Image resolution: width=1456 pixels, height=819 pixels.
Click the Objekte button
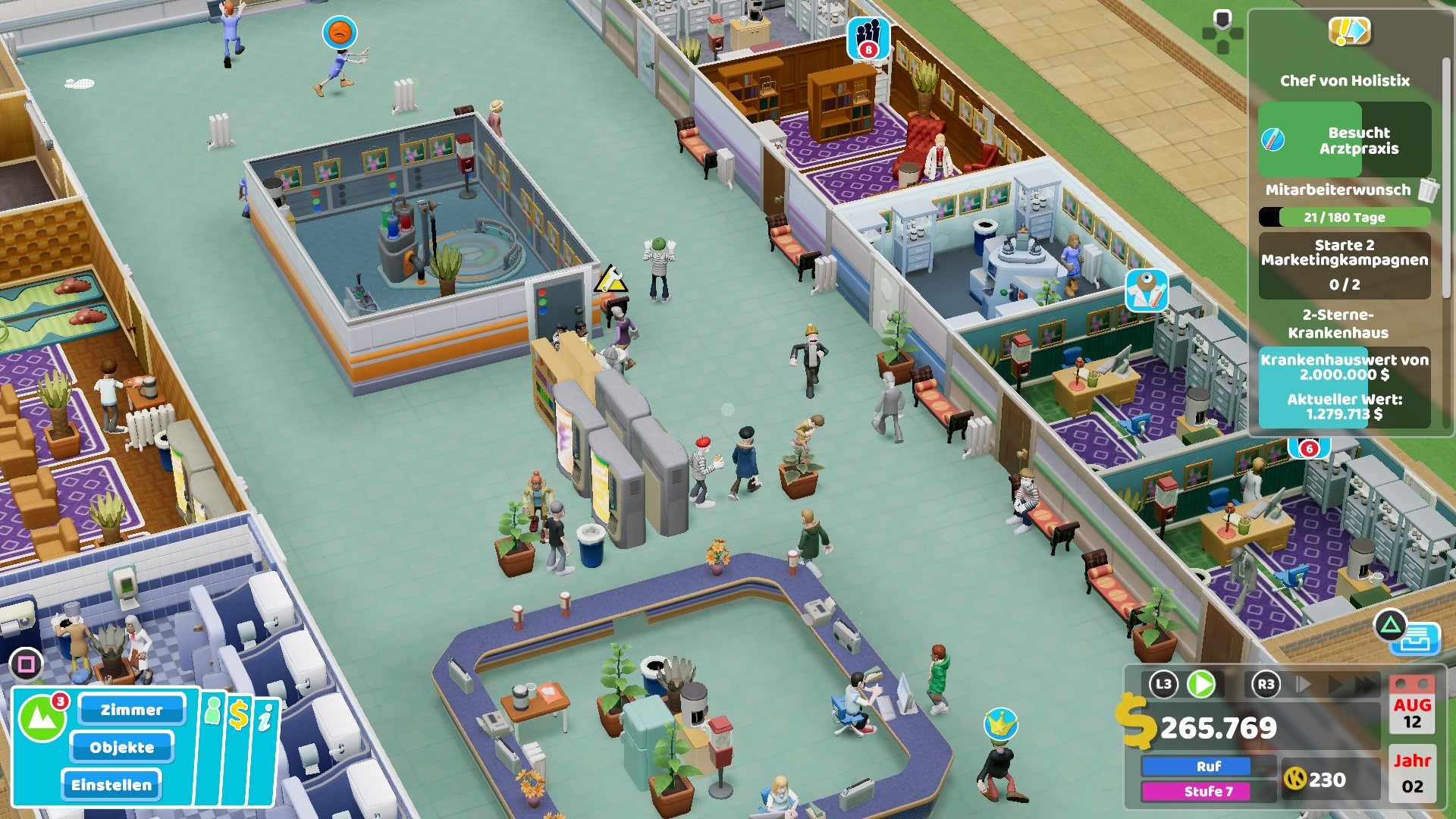123,748
